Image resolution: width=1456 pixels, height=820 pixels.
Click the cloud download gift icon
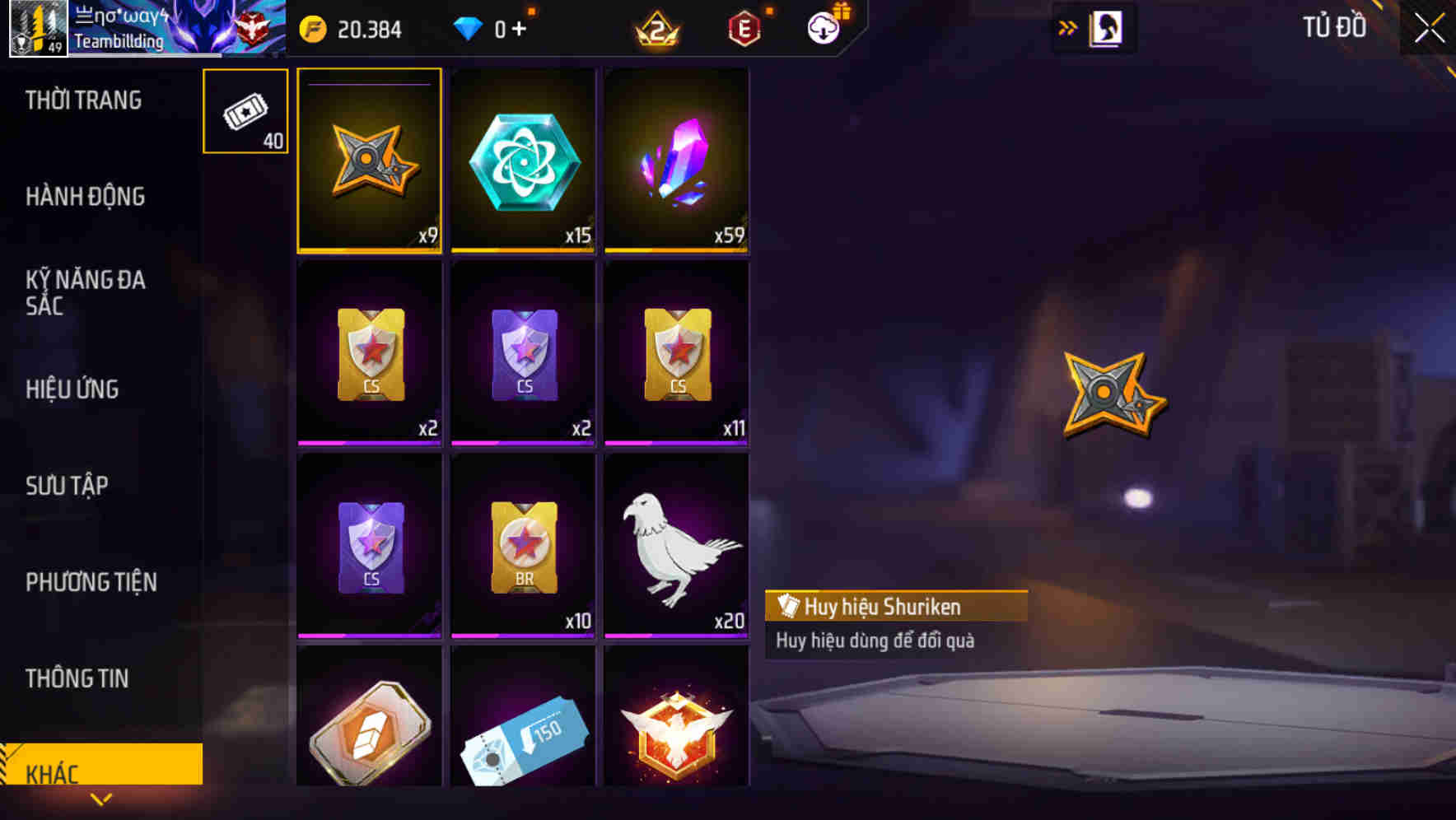point(824,27)
